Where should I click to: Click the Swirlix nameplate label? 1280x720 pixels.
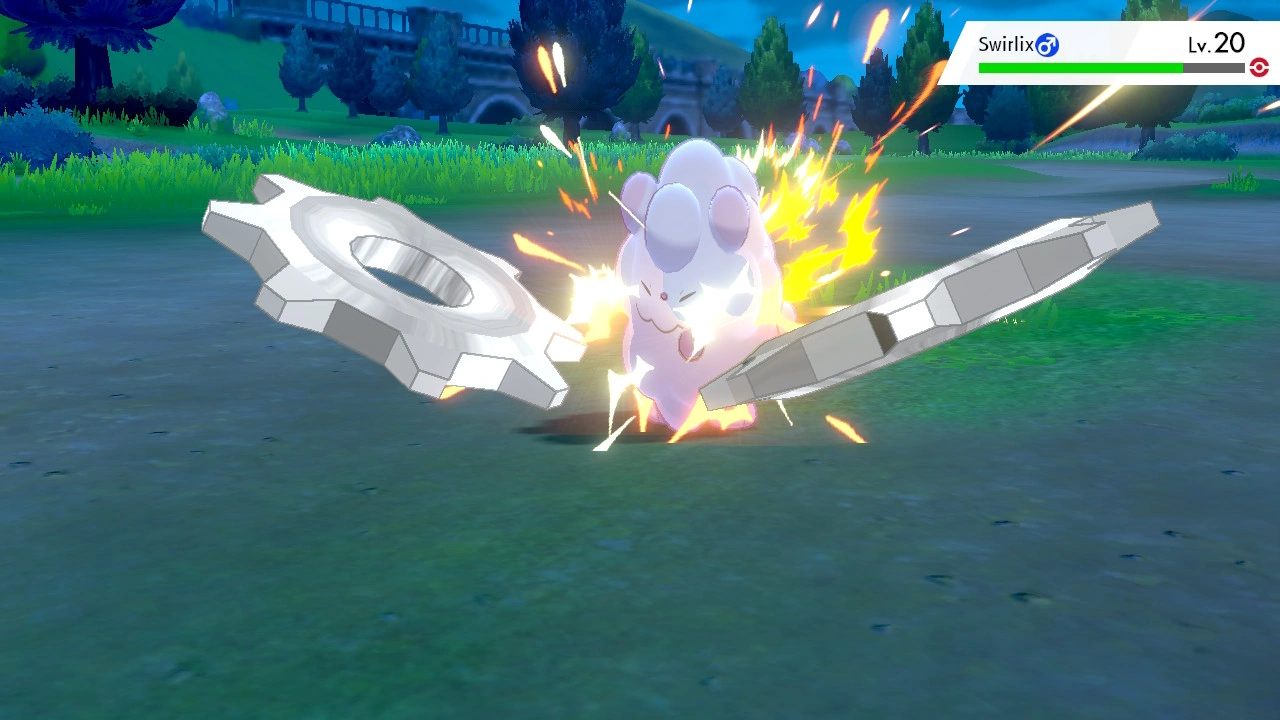click(x=1009, y=44)
